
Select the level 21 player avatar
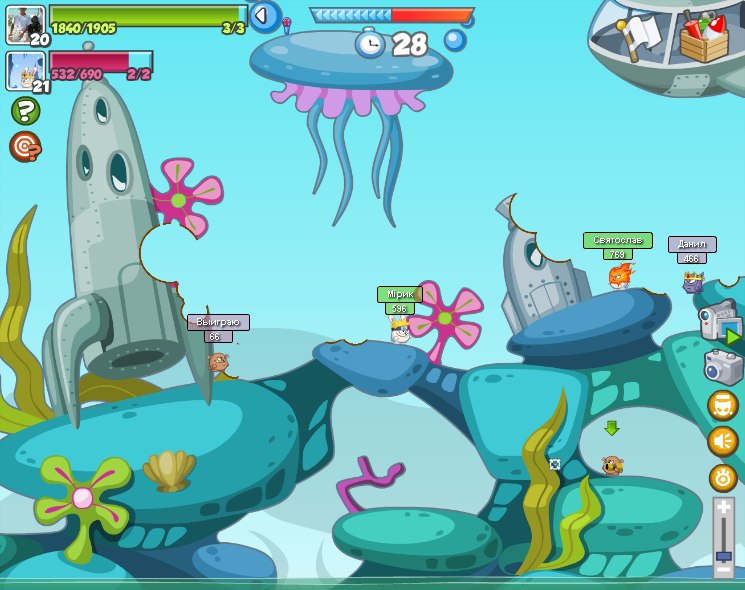click(x=25, y=71)
